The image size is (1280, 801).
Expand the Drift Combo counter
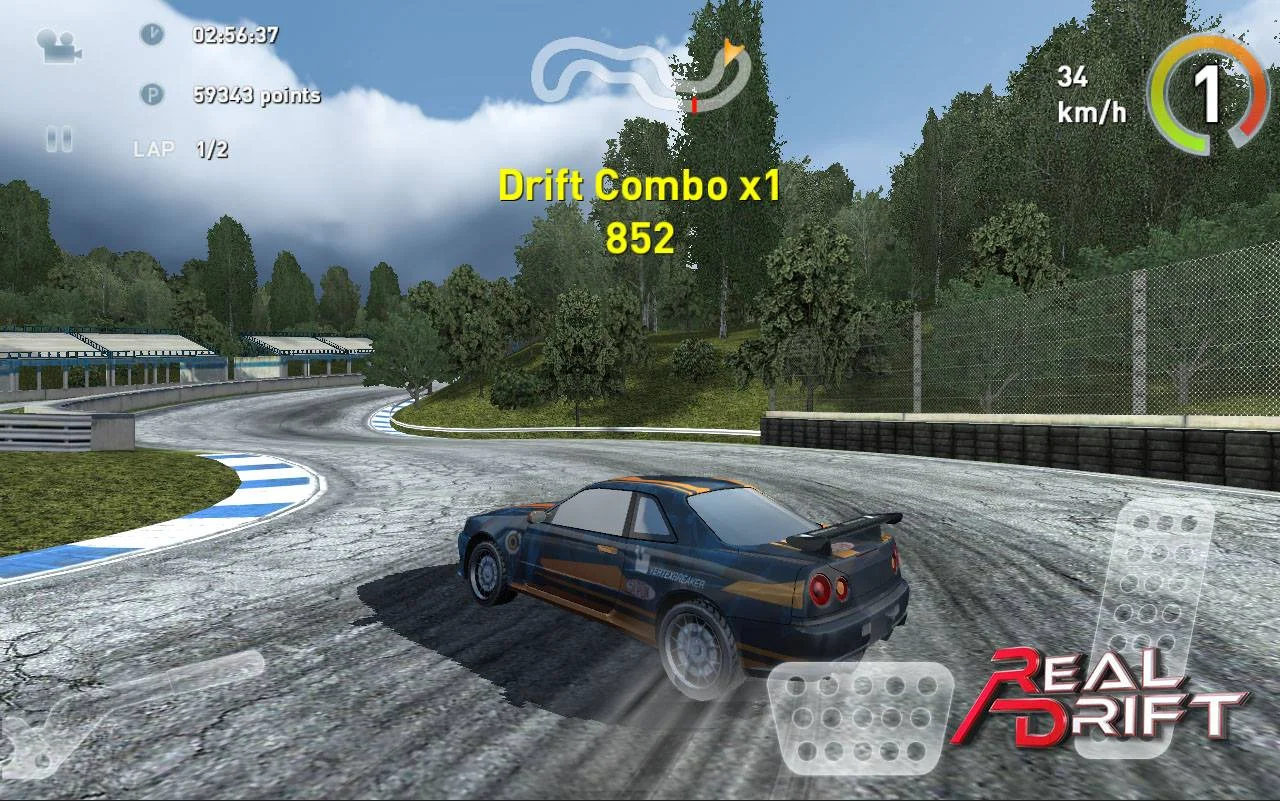click(x=641, y=186)
